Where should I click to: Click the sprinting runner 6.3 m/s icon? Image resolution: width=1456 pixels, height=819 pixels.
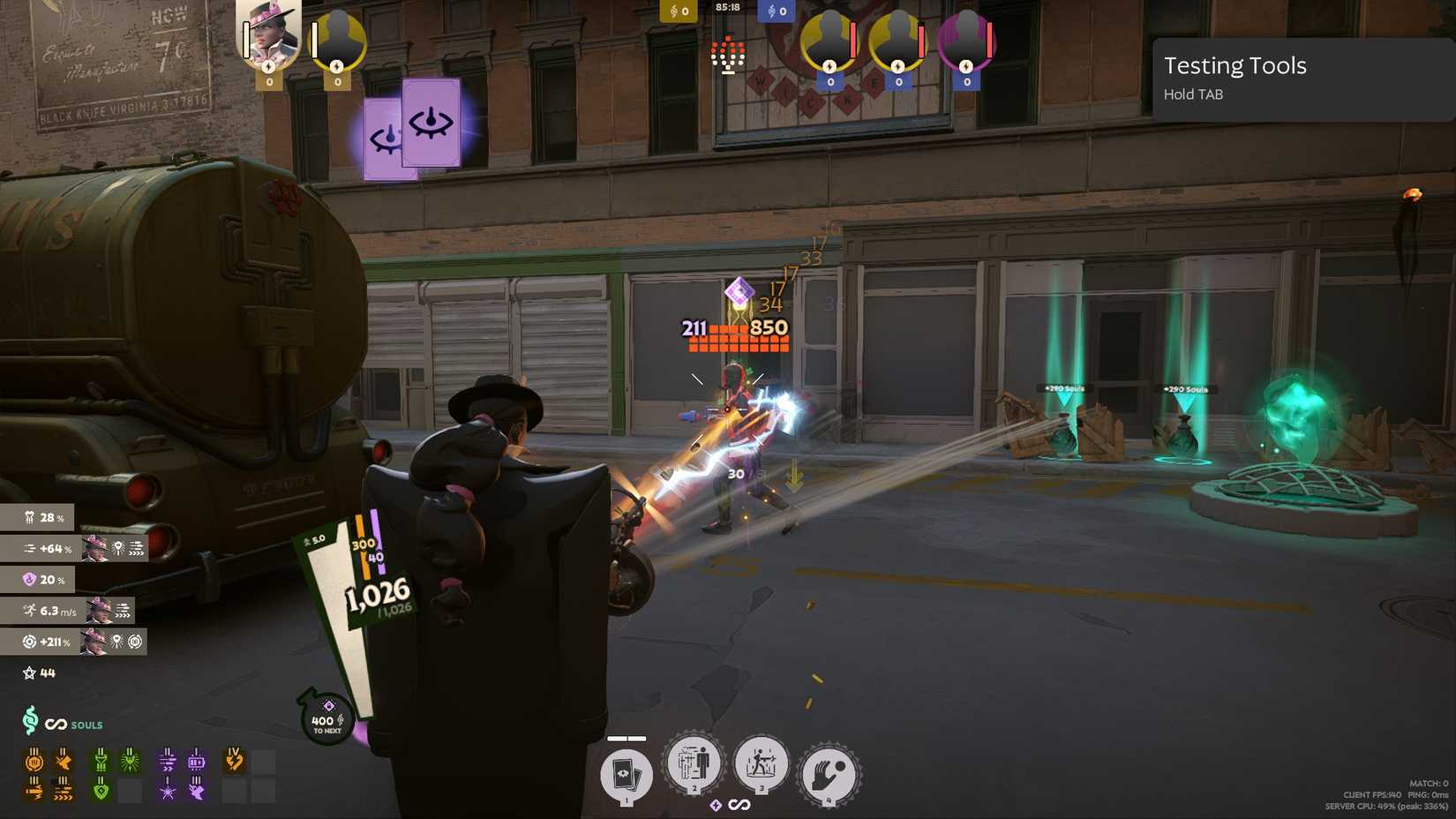30,611
